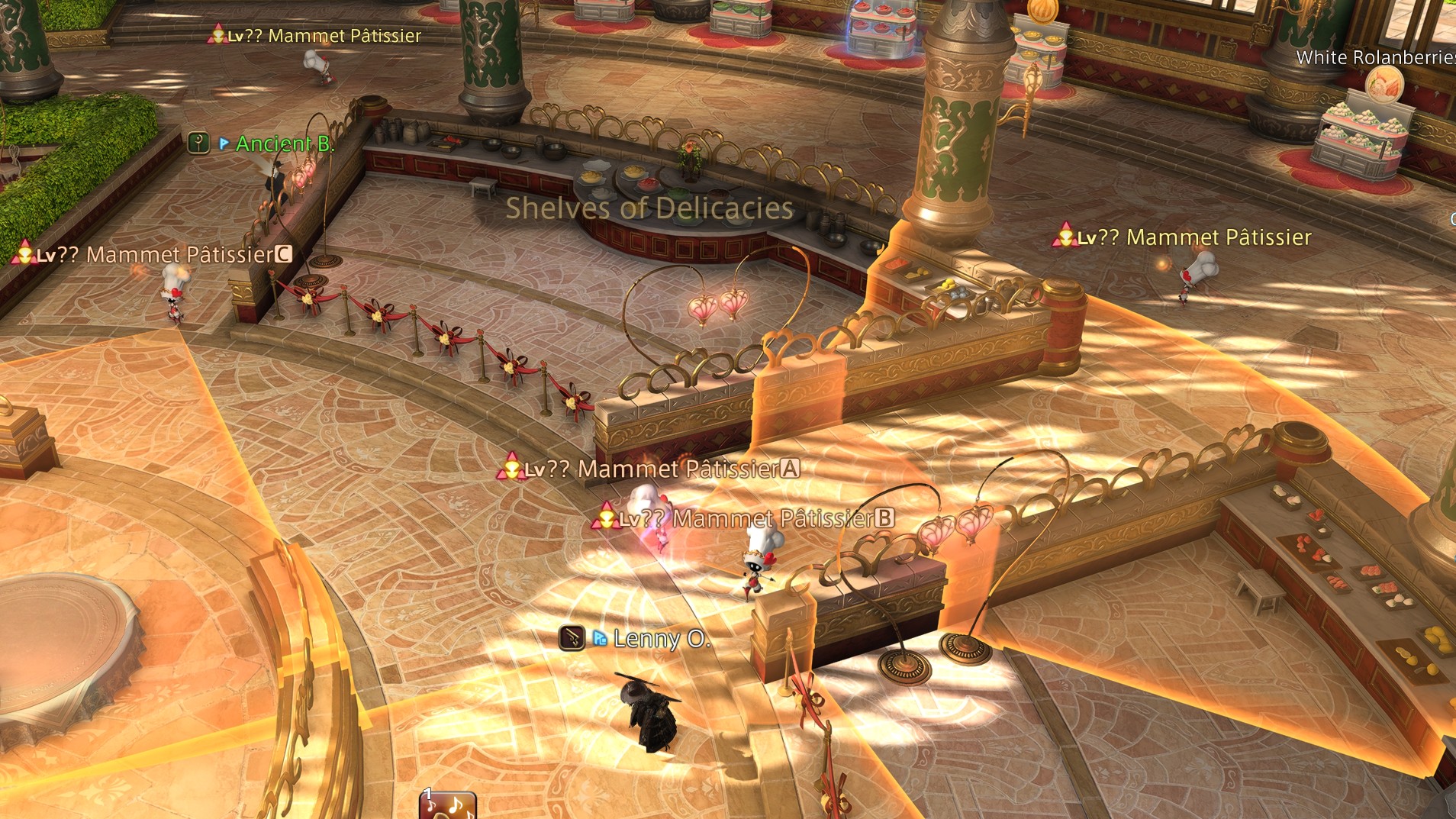1456x819 pixels.
Task: Click the blue flag marker before Ancient B.'s name
Action: click(x=224, y=143)
